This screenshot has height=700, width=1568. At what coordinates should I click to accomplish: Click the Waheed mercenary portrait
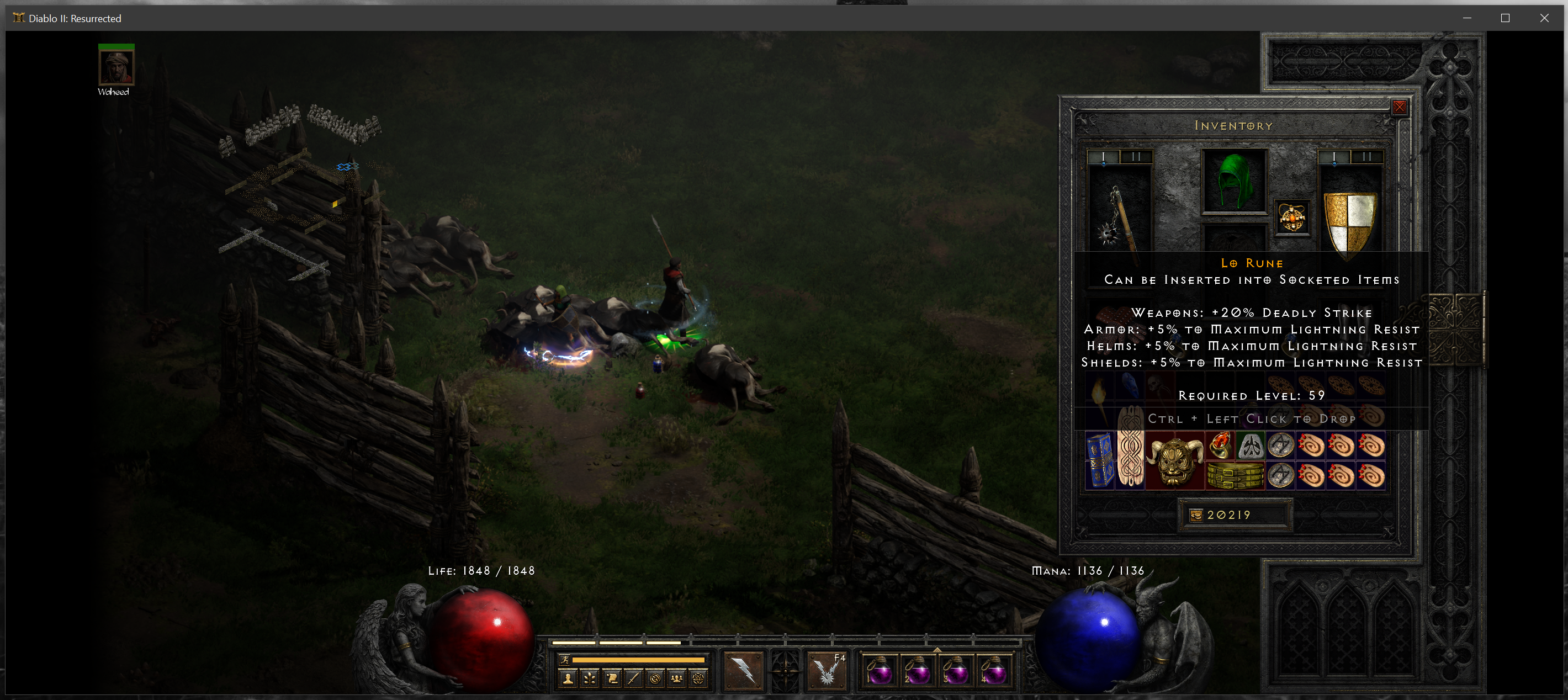click(116, 67)
